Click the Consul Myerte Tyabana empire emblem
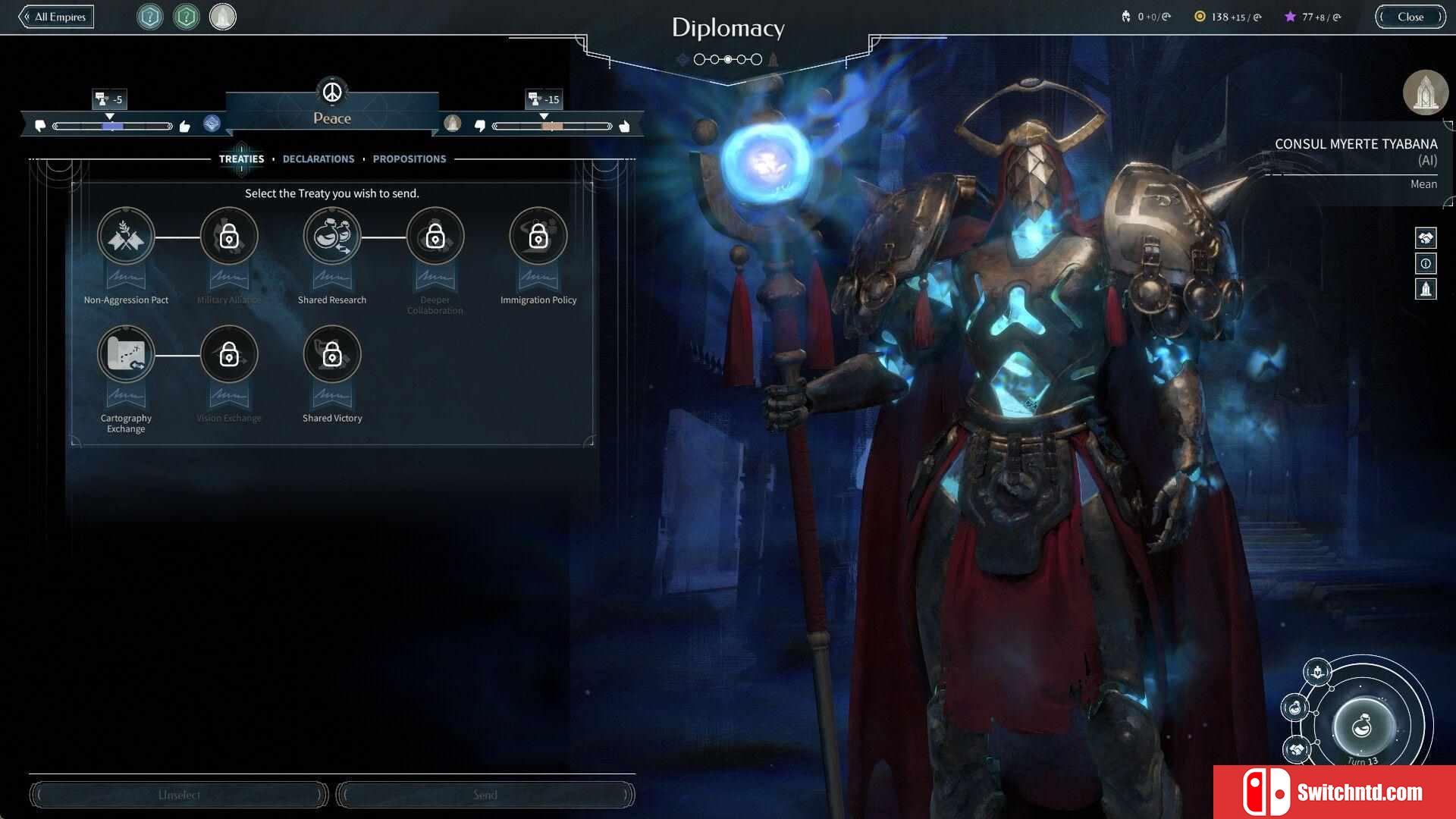Screen dimensions: 1456x819 click(x=1426, y=93)
